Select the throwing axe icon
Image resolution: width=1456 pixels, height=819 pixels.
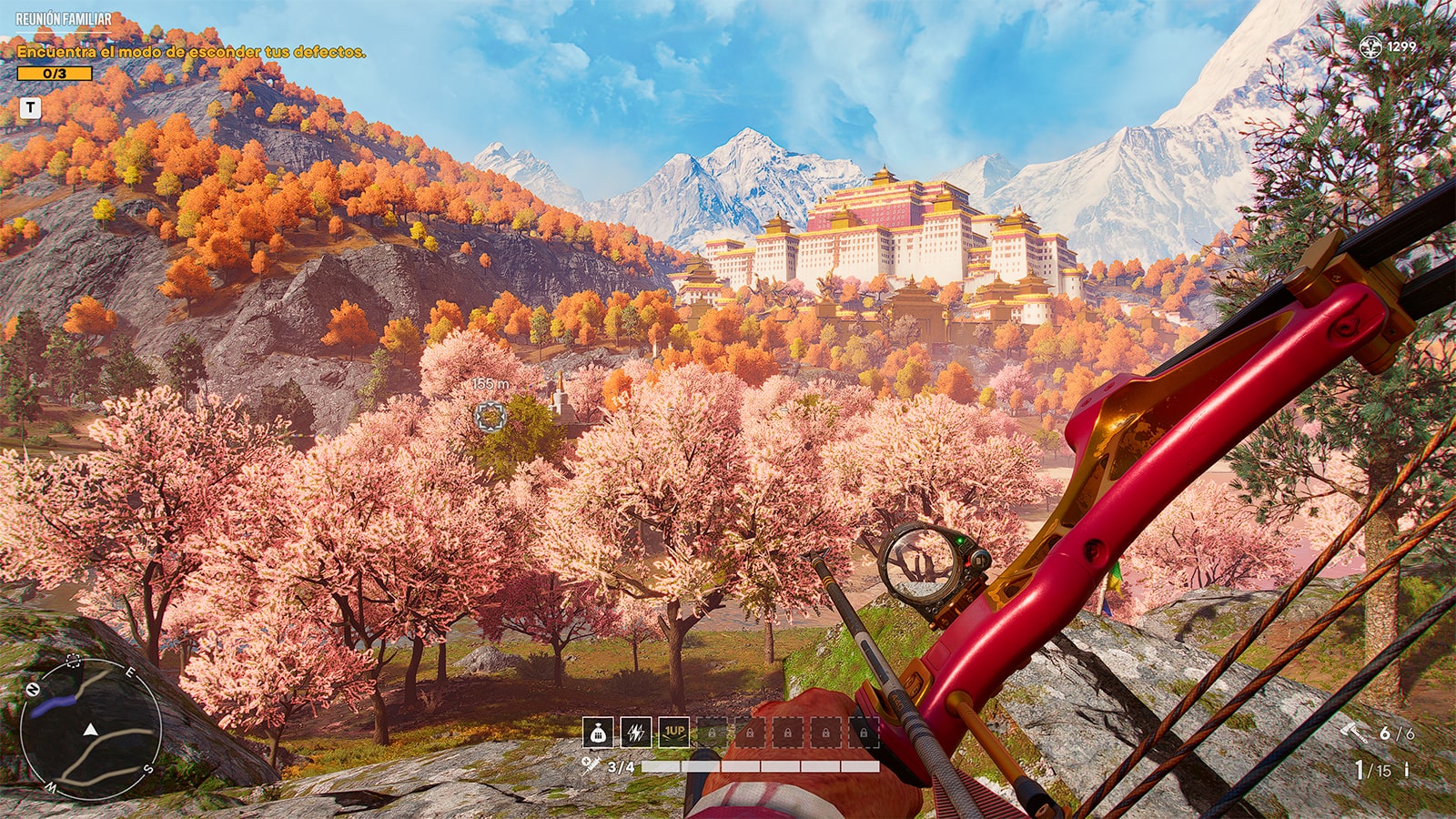tap(1355, 733)
